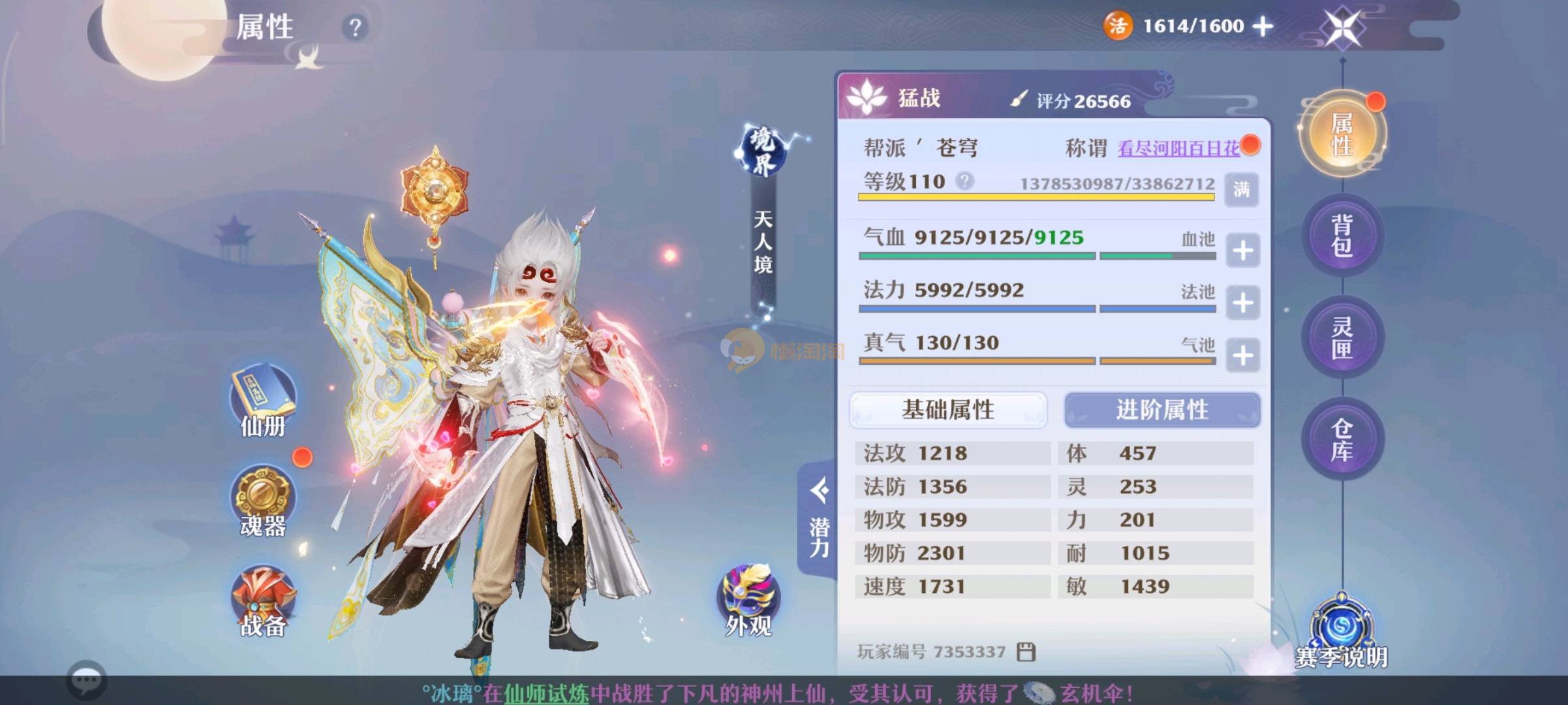1568x705 pixels.
Task: Select the 基础属性 tab
Action: click(948, 410)
